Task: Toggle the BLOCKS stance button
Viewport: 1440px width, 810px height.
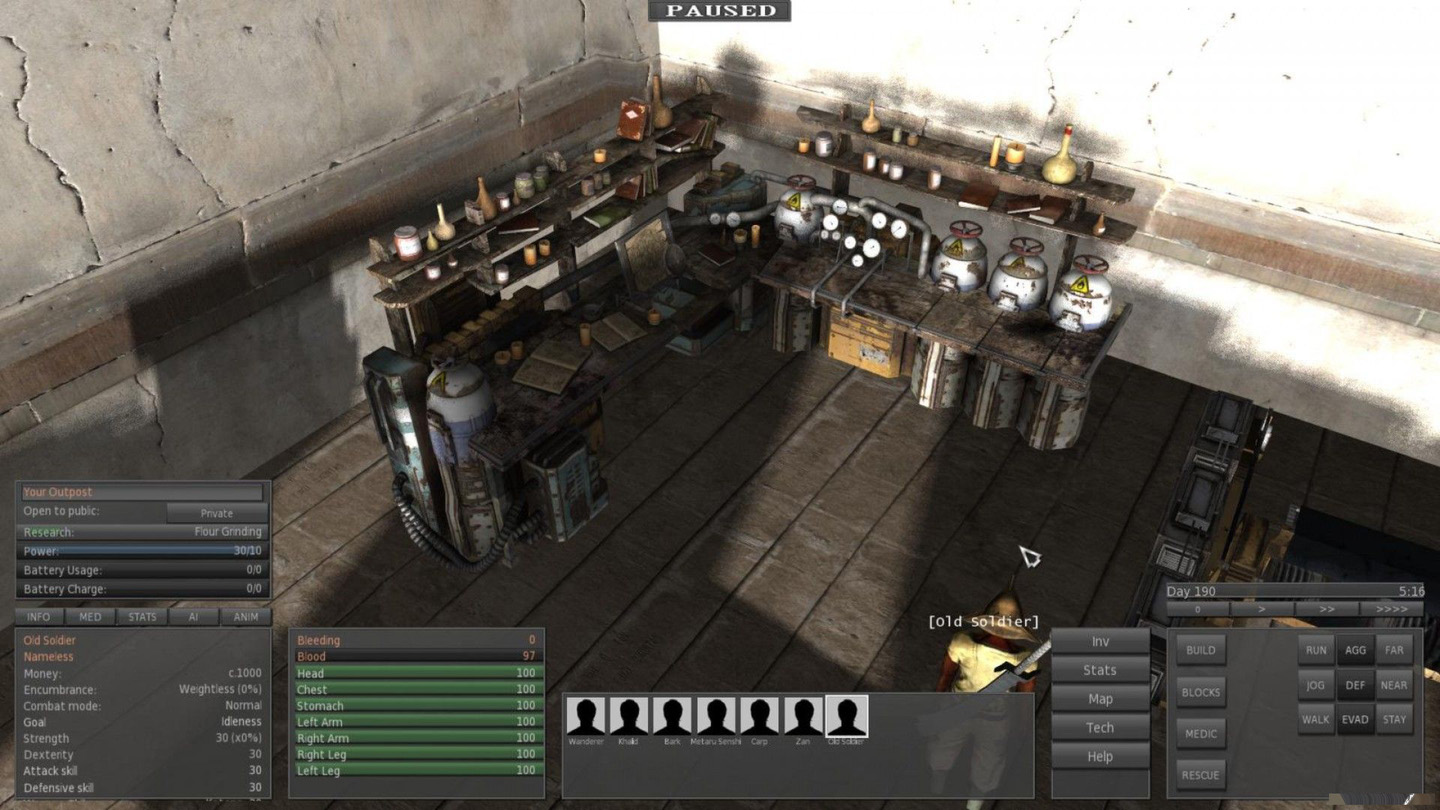Action: coord(1200,692)
